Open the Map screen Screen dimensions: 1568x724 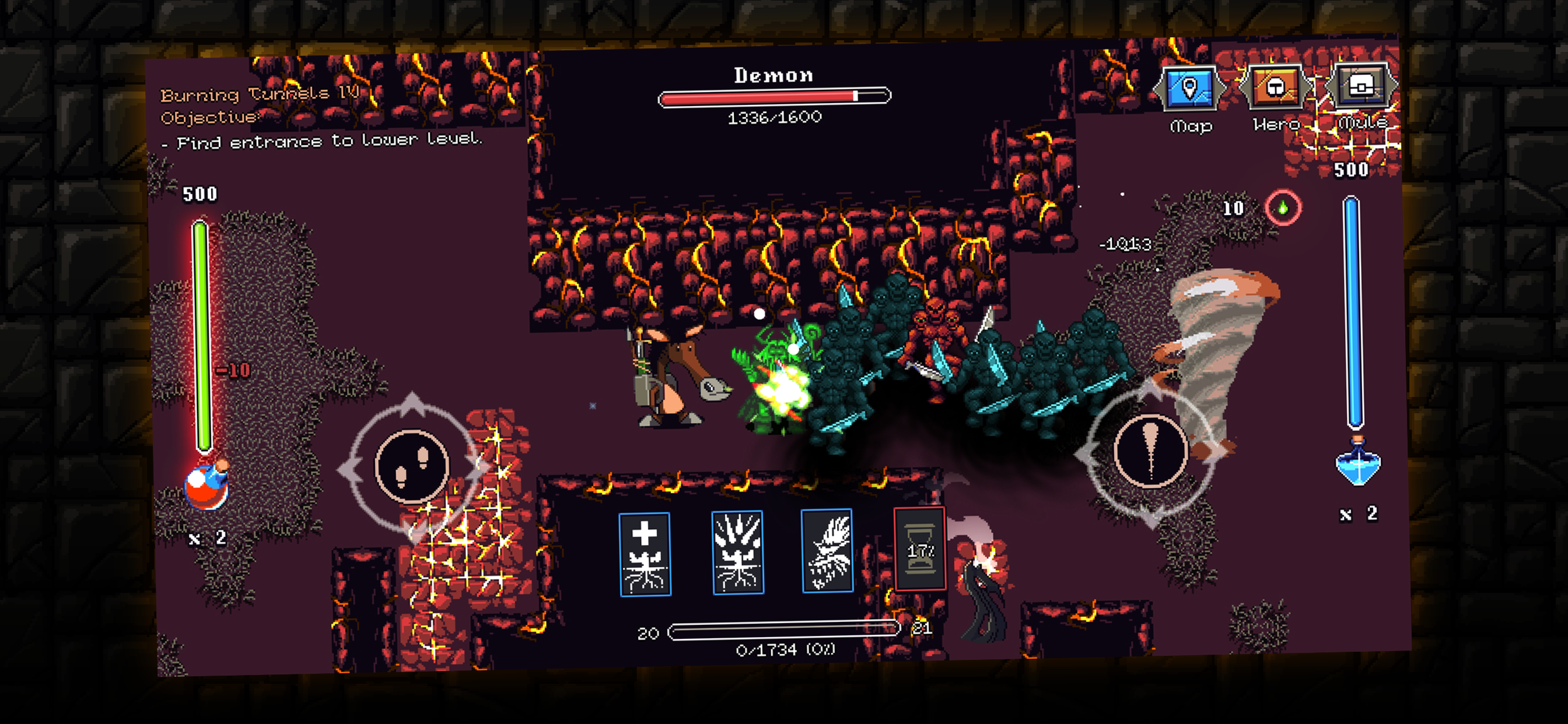click(1189, 89)
